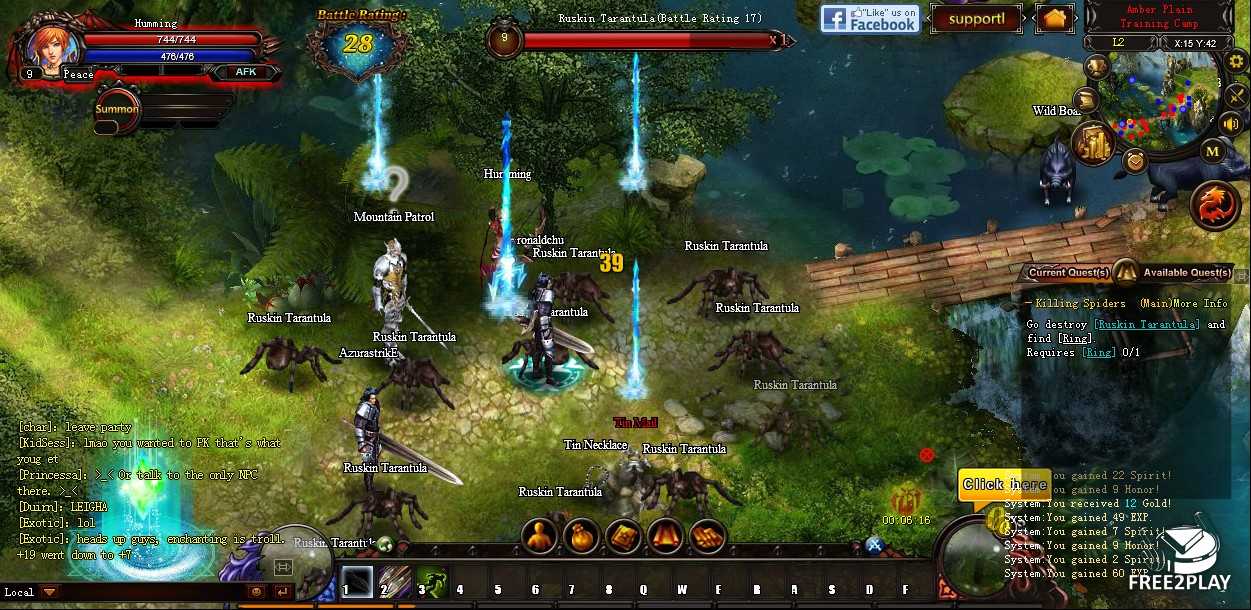Click the red dragon emblem button
The height and width of the screenshot is (610, 1251).
(x=1213, y=203)
